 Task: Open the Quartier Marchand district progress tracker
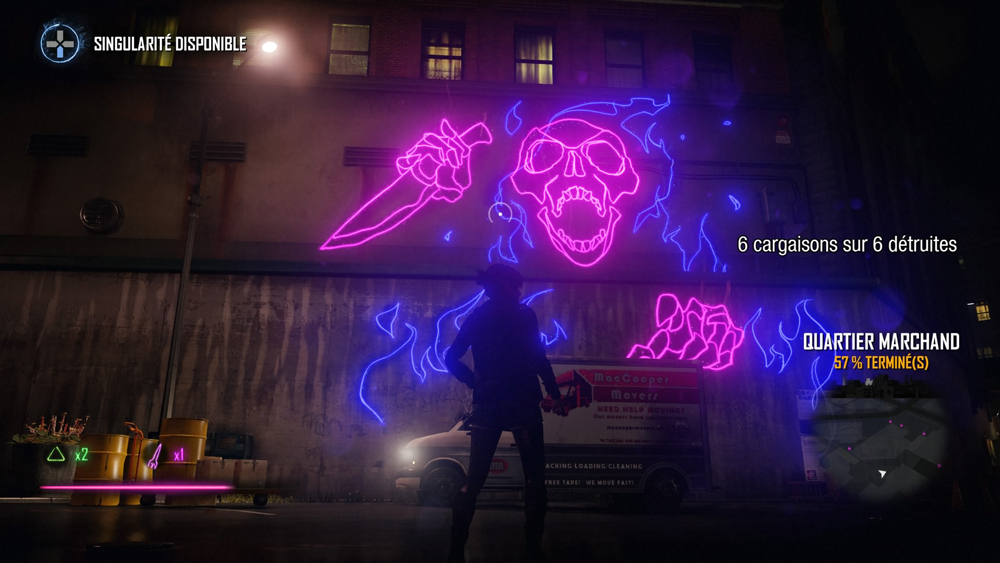881,351
